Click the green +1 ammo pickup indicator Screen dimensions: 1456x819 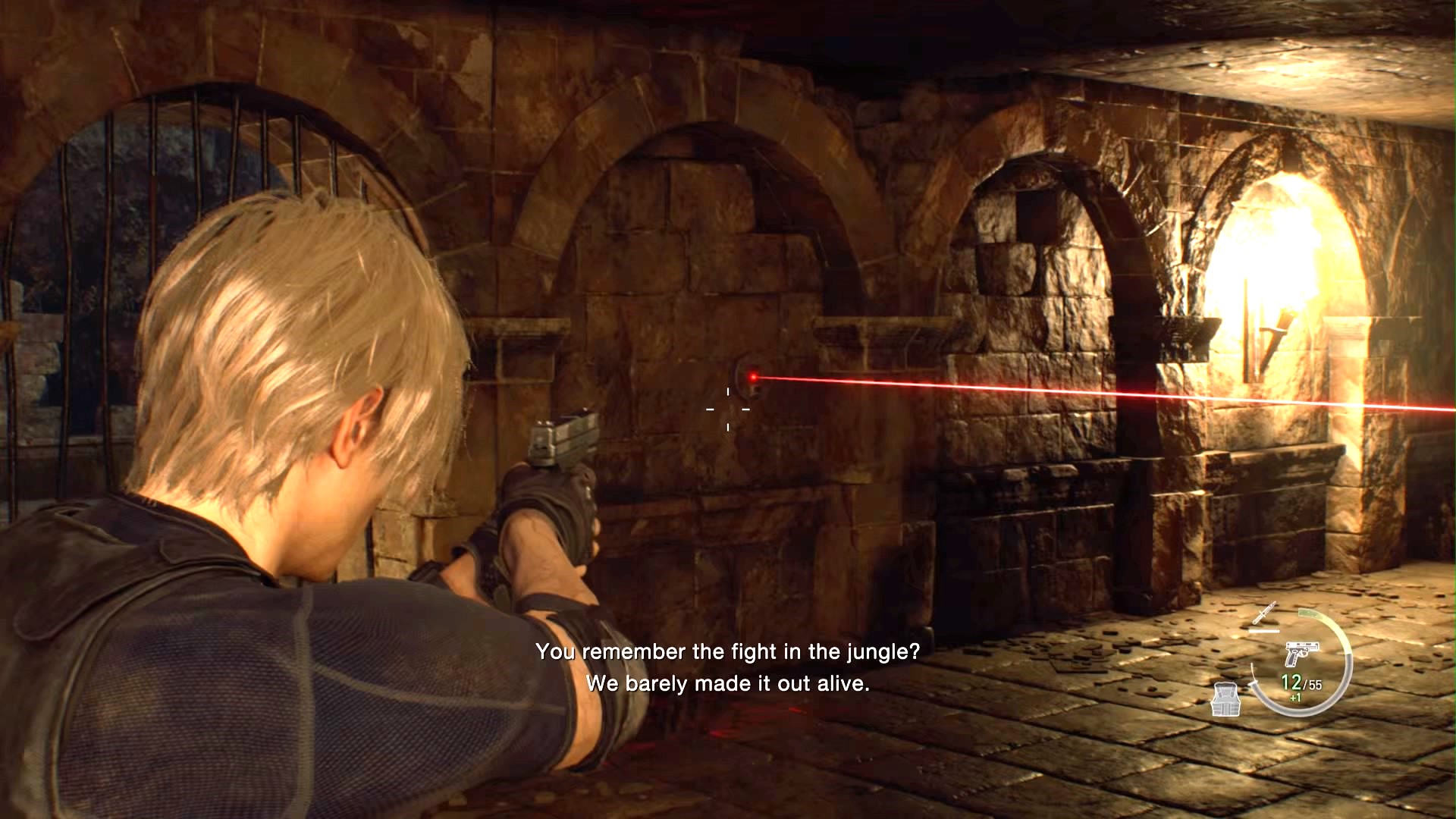[1296, 698]
